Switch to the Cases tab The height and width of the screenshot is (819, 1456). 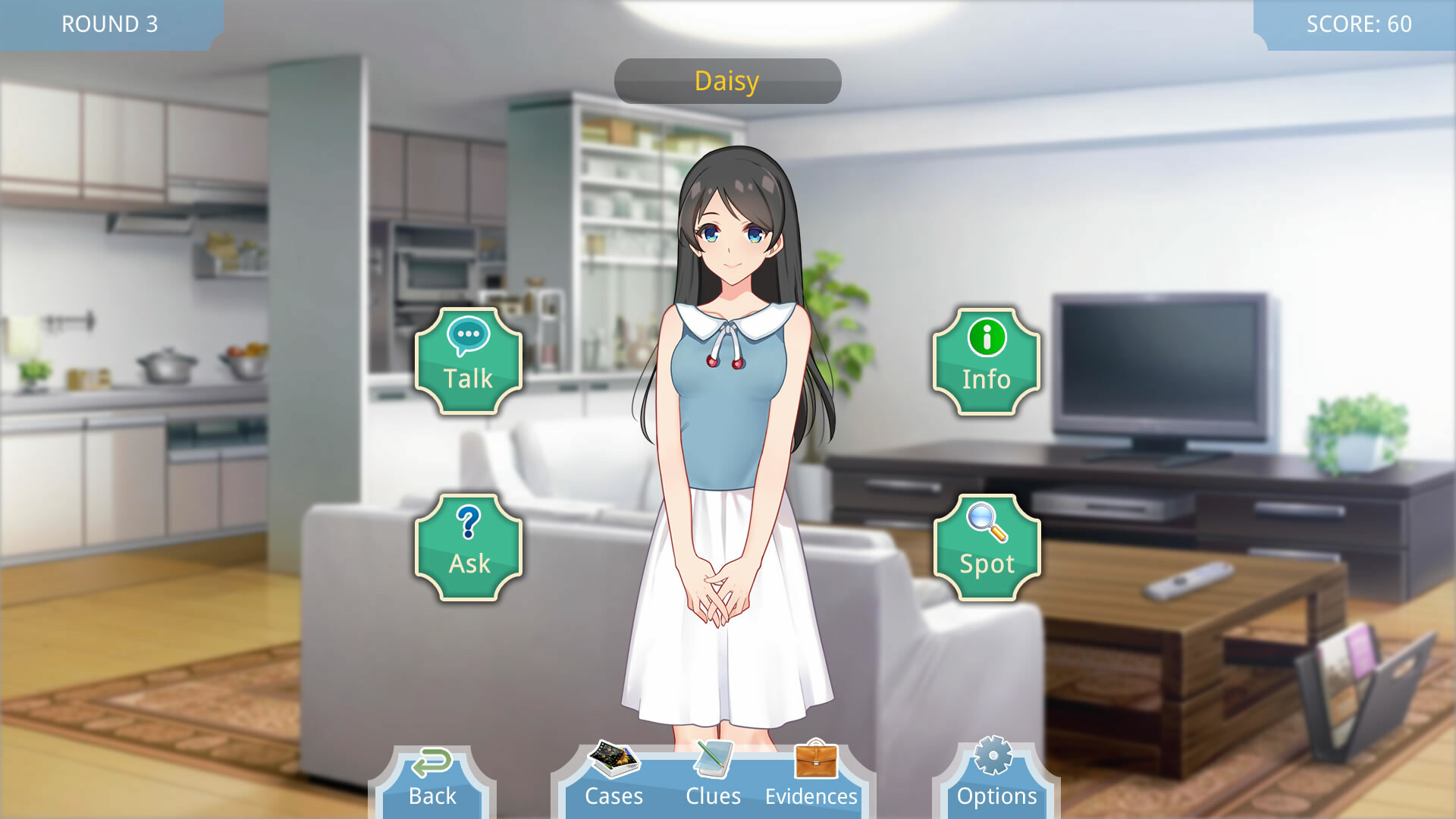pyautogui.click(x=614, y=795)
